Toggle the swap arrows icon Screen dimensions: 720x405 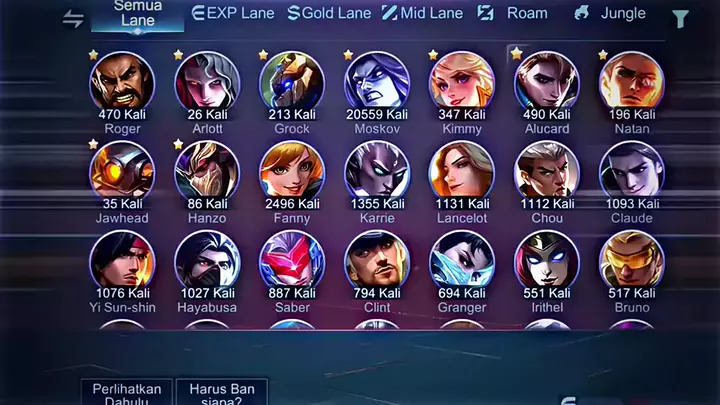[x=73, y=18]
